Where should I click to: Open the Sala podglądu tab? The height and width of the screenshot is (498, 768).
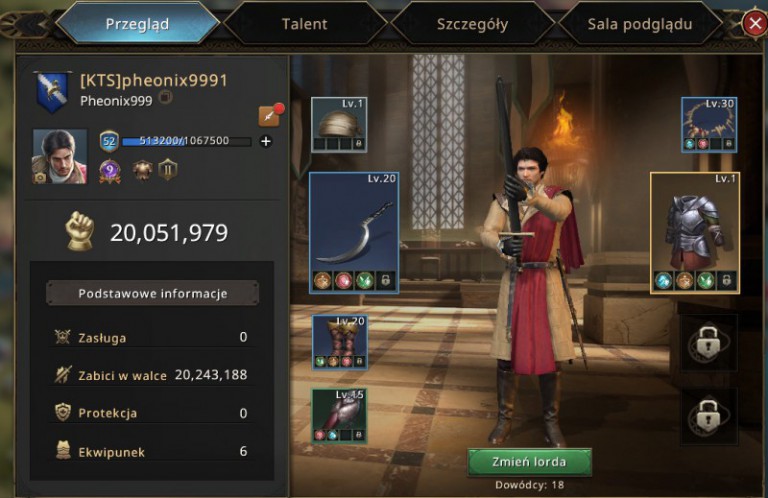(640, 24)
